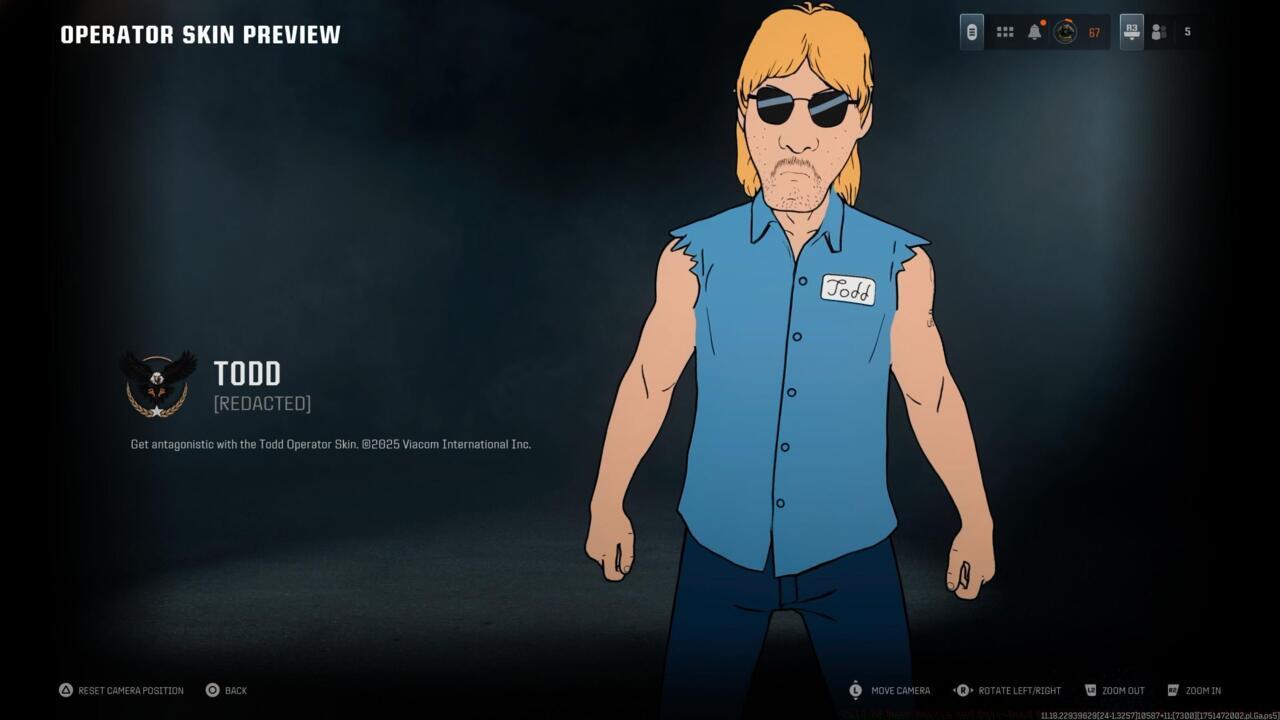Select the eagle faction emblem next to Todd
The height and width of the screenshot is (720, 1280).
159,385
